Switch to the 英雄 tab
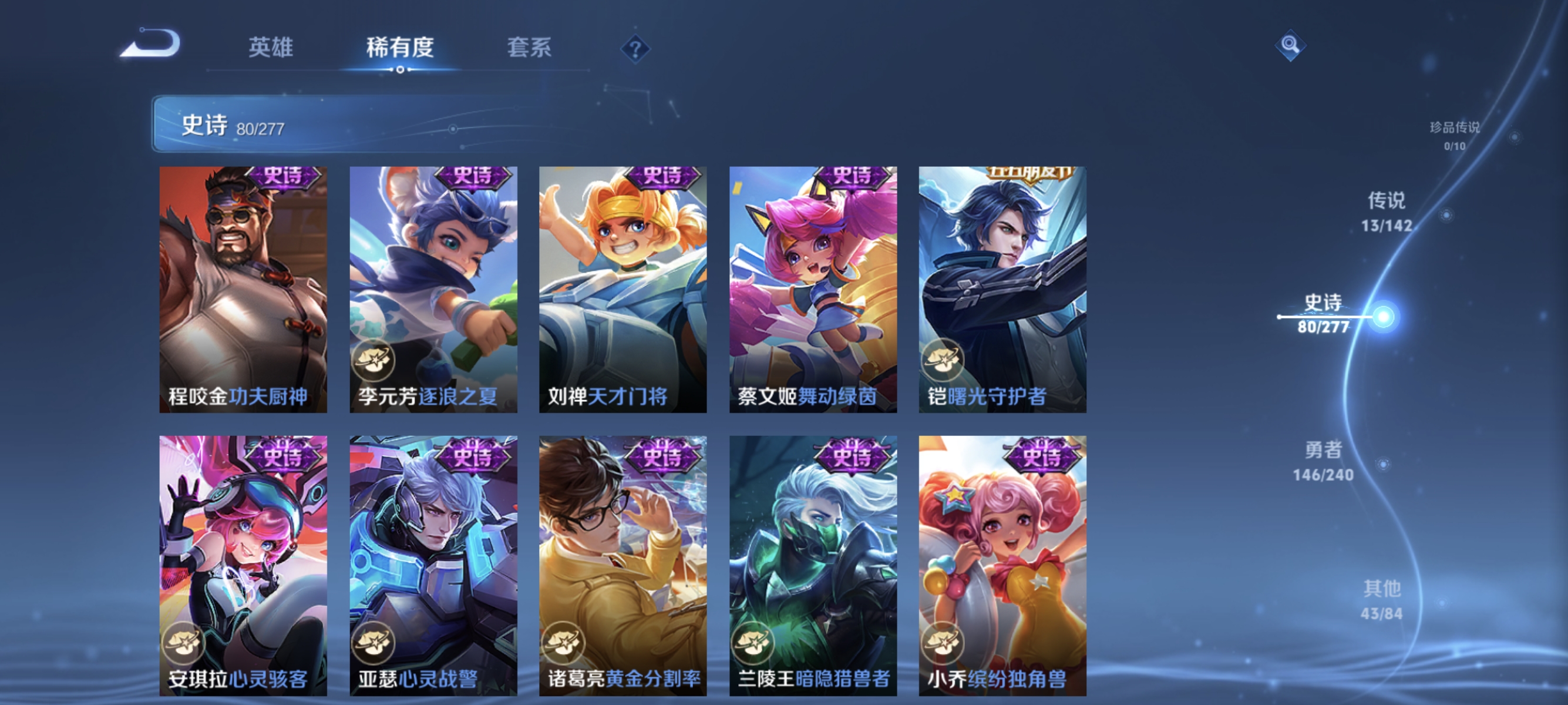1568x705 pixels. [271, 49]
